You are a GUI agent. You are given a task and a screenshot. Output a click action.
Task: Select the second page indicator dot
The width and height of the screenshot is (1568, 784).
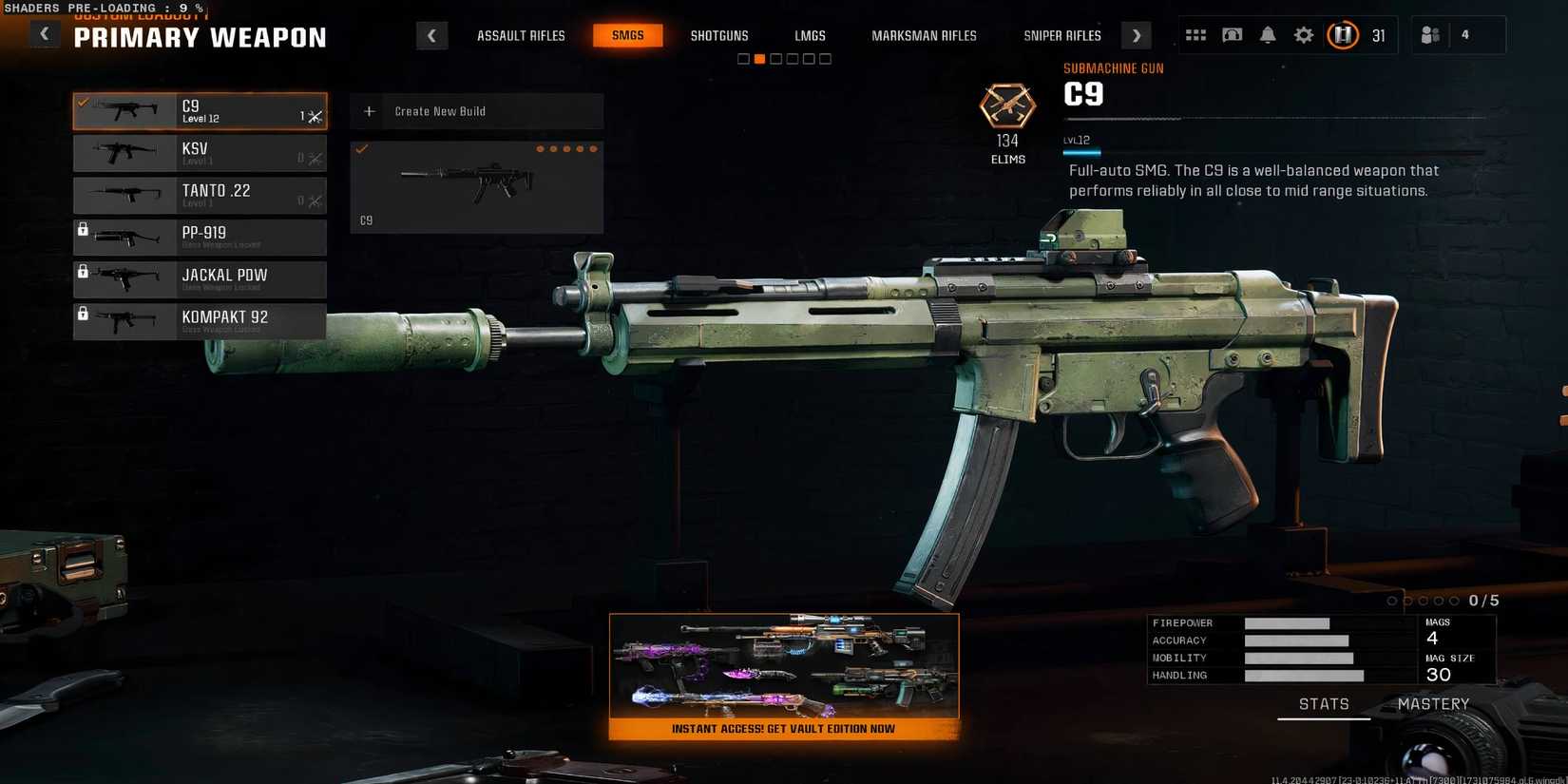tap(759, 58)
